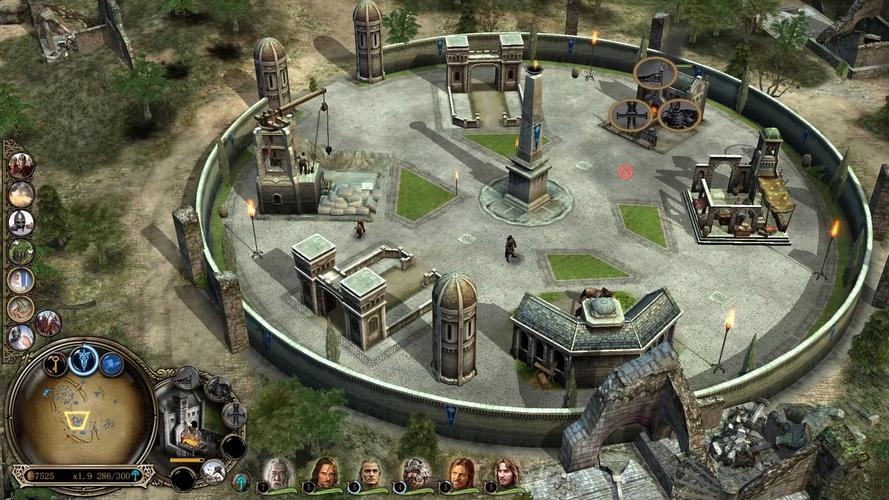The image size is (889, 500).
Task: Activate the green Ent power icon
Action: pyautogui.click(x=20, y=251)
